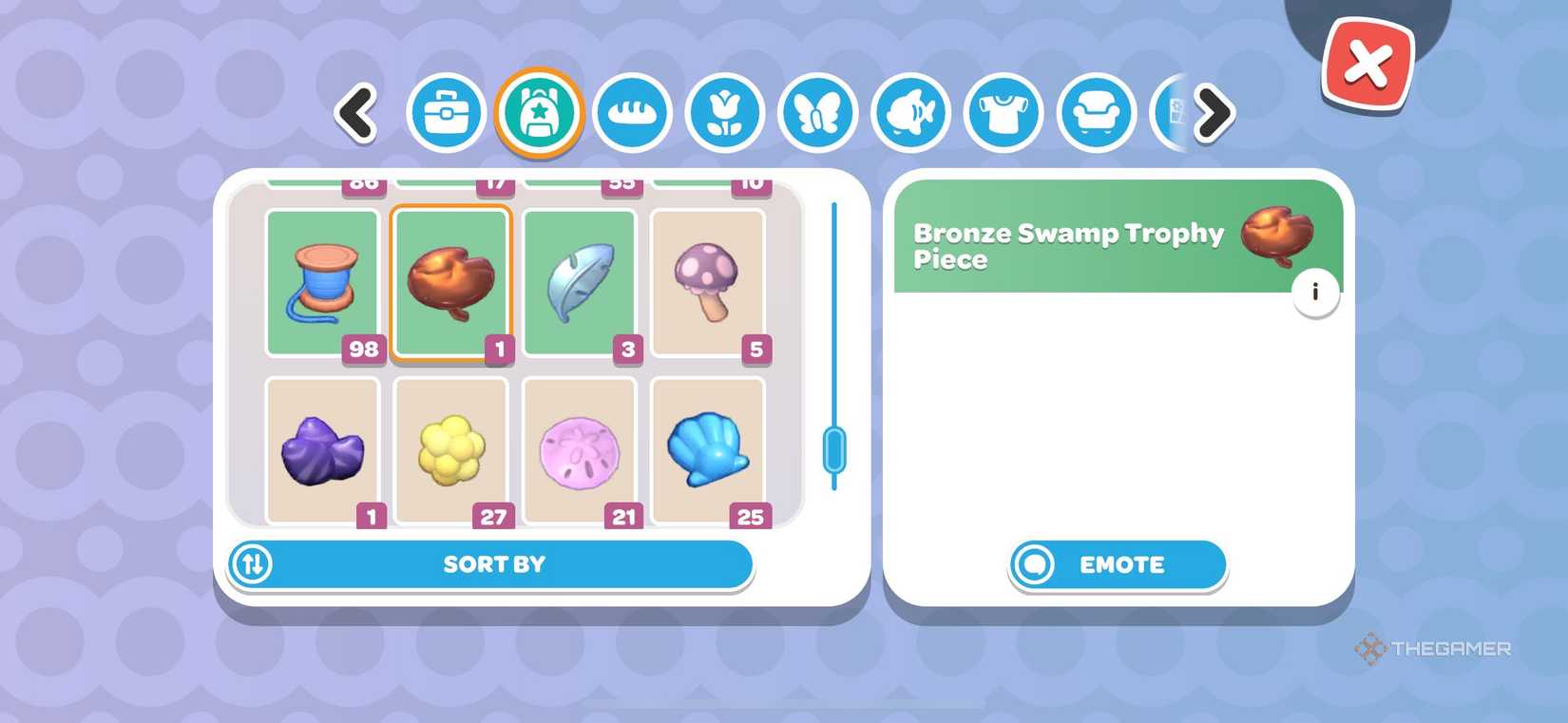The height and width of the screenshot is (723, 1568).
Task: Close the inventory with the red X
Action: [x=1367, y=64]
